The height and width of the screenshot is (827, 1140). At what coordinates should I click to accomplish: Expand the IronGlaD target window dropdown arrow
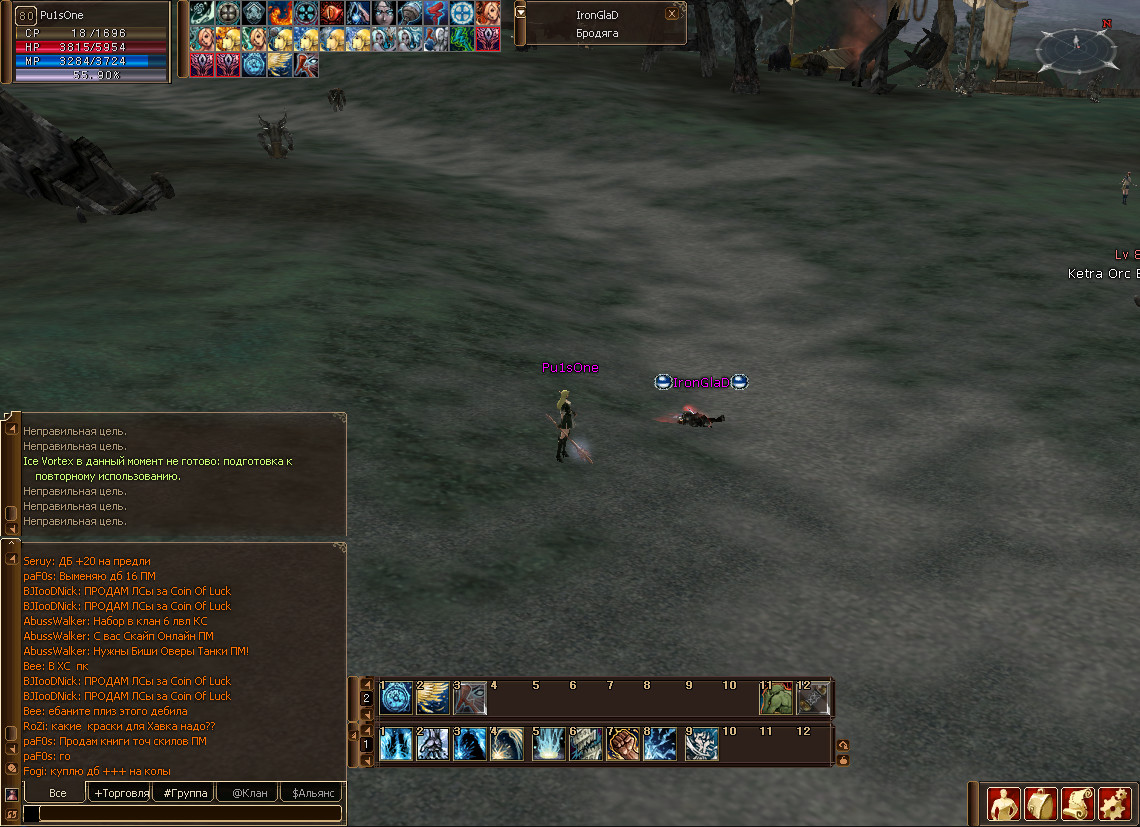[x=520, y=13]
